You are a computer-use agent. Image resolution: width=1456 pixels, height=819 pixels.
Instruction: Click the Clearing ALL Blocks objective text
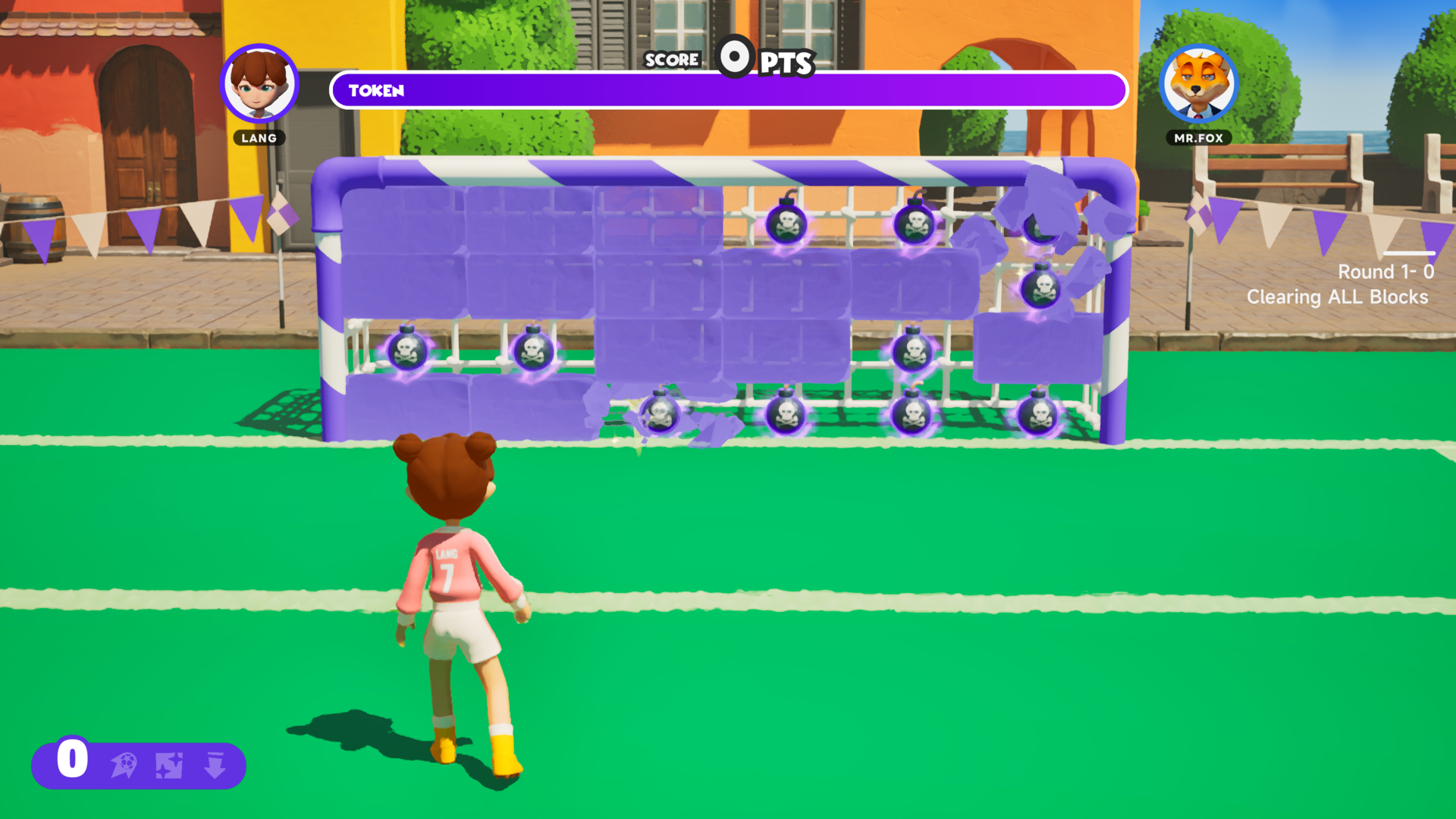click(1338, 297)
